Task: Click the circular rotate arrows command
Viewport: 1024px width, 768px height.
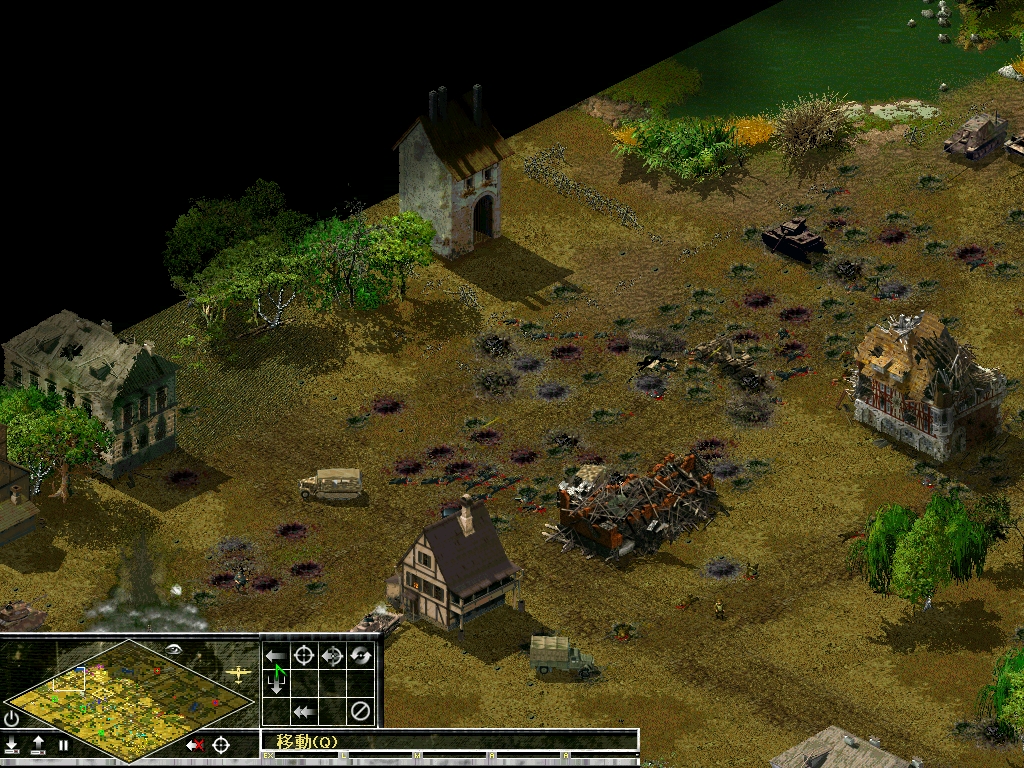Action: (x=360, y=656)
